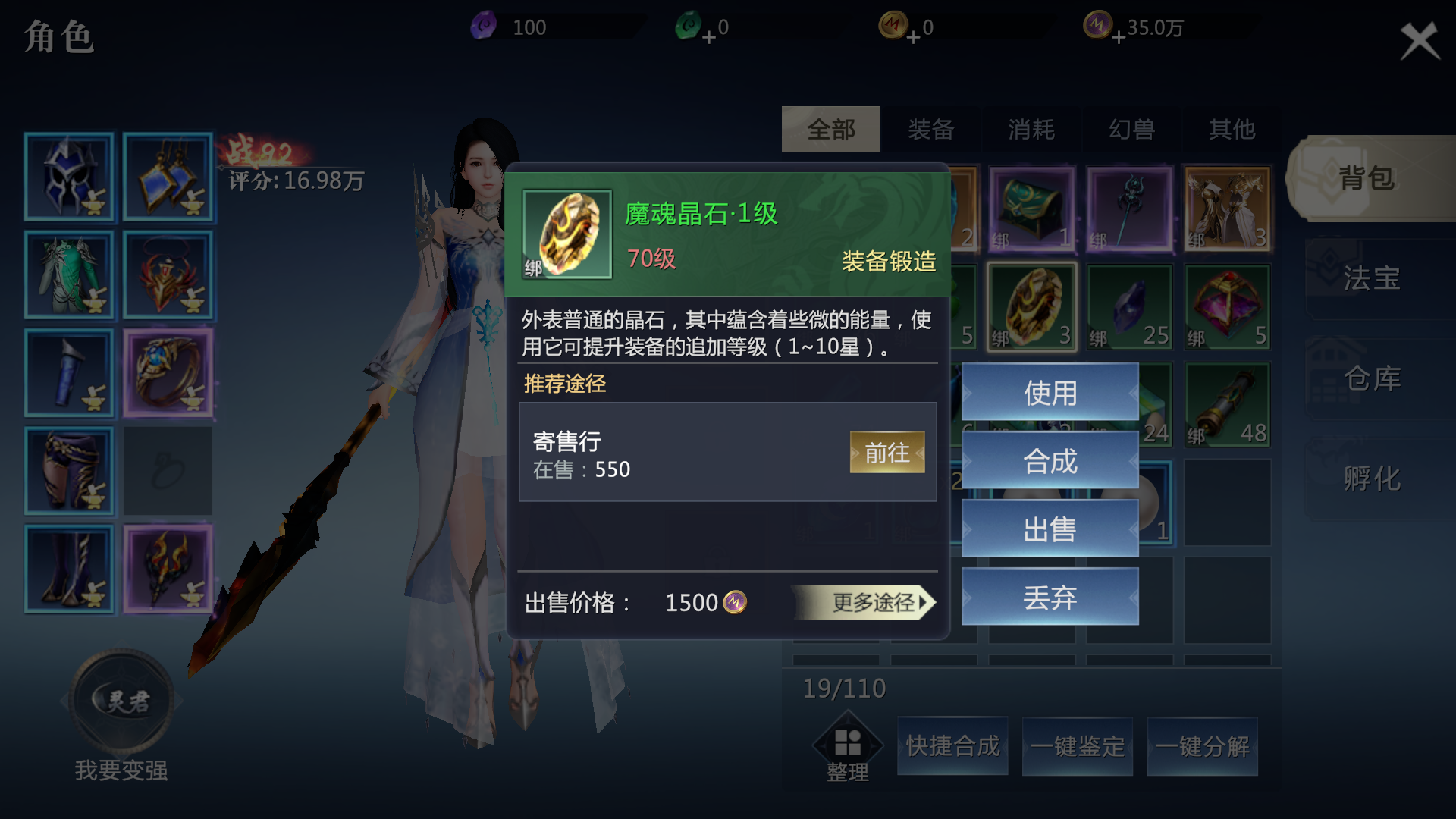Select the equipped helmet slot icon
The image size is (1456, 819).
pos(69,177)
